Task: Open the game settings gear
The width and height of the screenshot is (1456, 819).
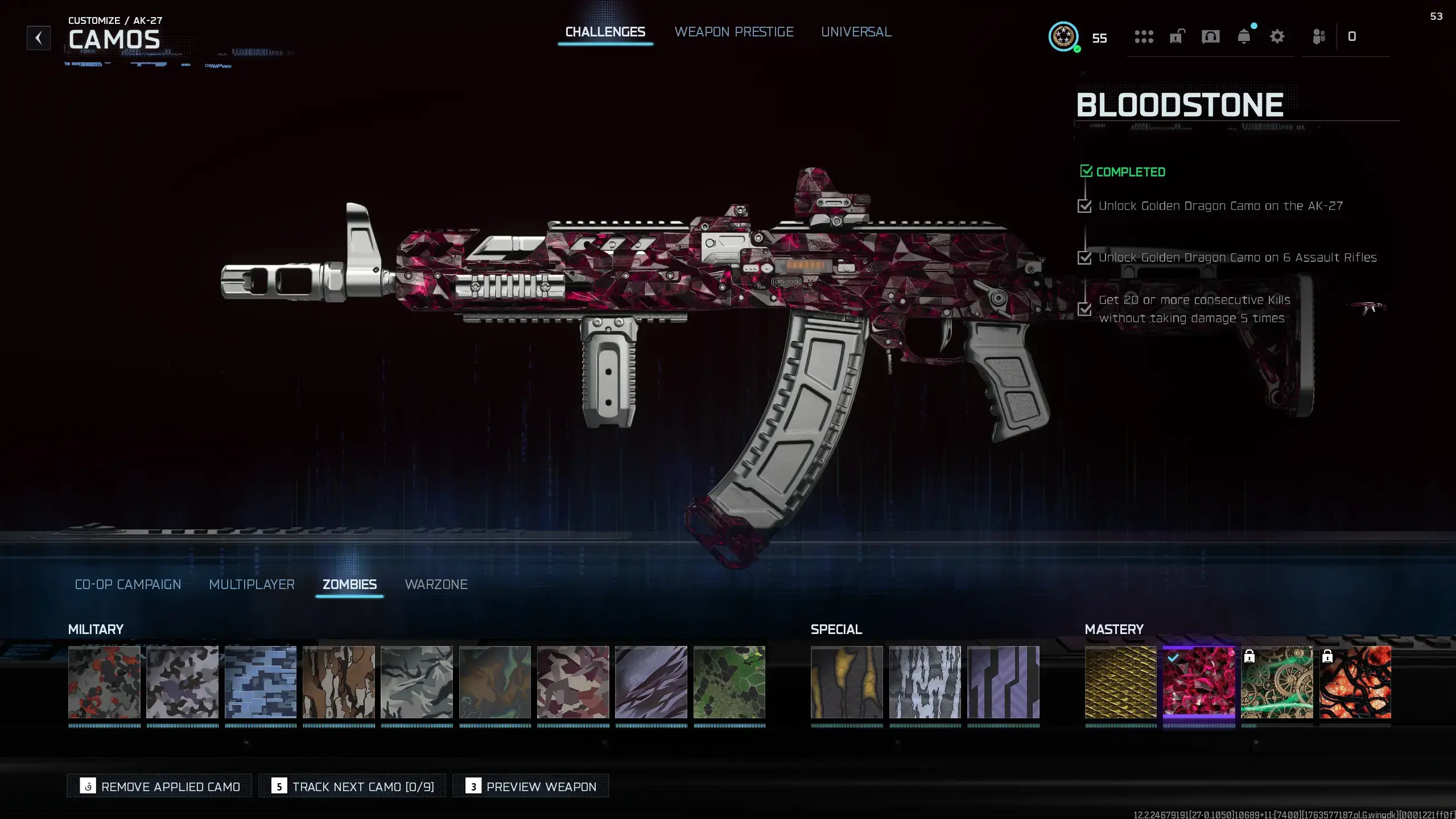Action: click(x=1277, y=36)
